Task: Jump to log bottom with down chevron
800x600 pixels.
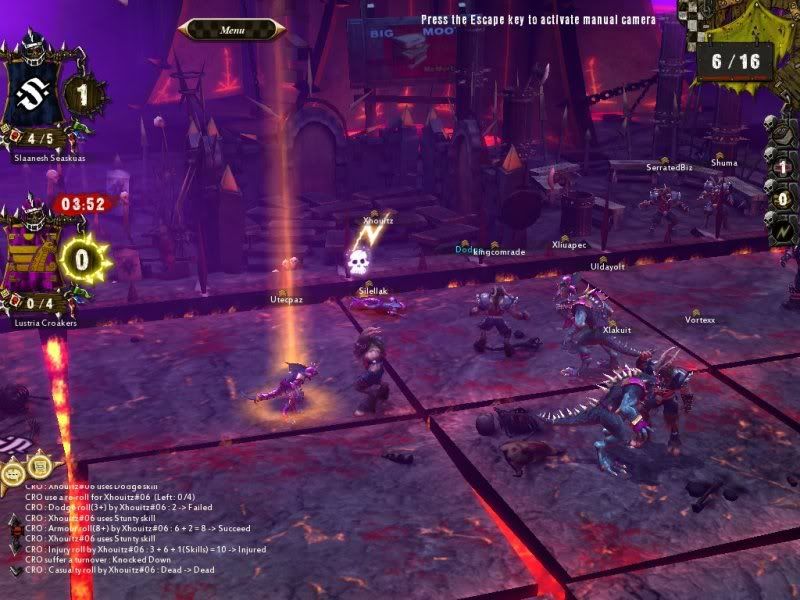Action: (14, 570)
